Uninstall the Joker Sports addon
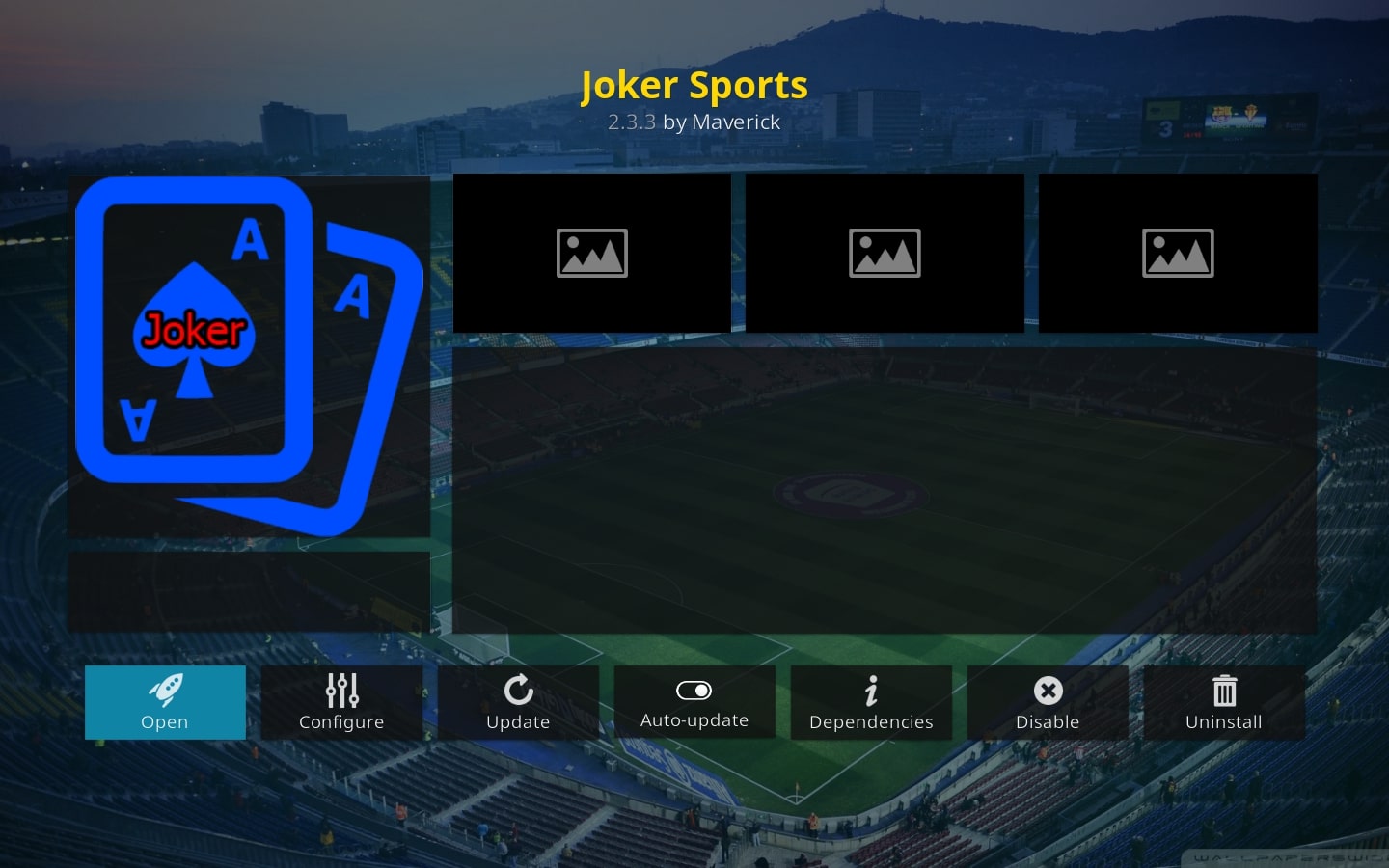The width and height of the screenshot is (1389, 868). click(x=1224, y=702)
